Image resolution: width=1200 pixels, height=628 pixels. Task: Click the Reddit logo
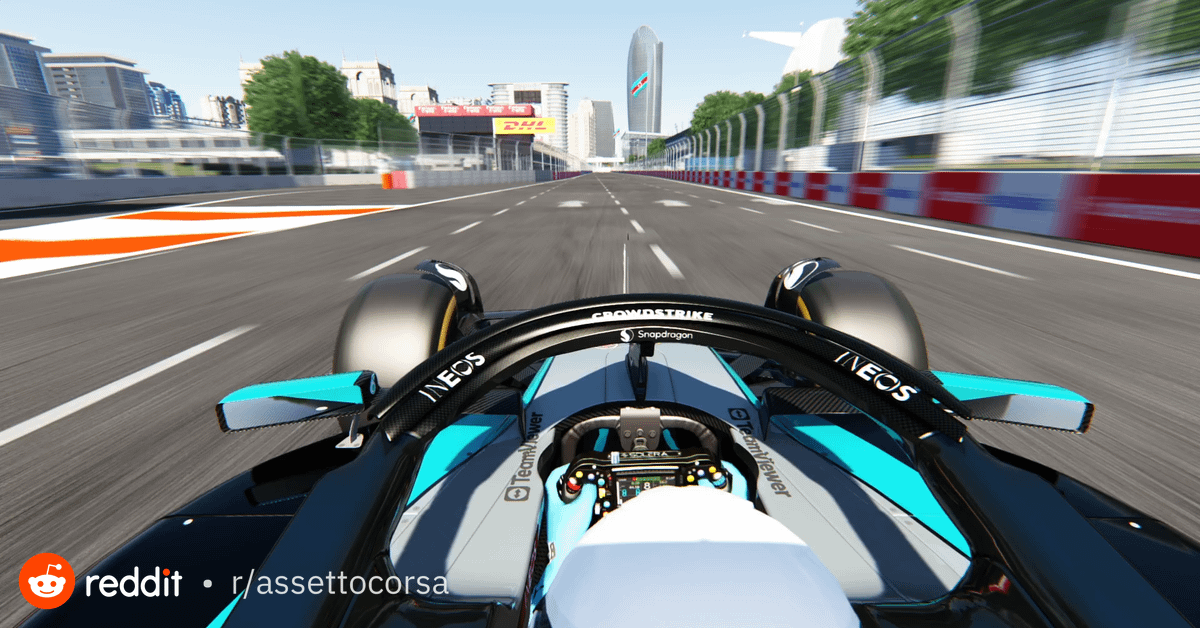coord(47,581)
